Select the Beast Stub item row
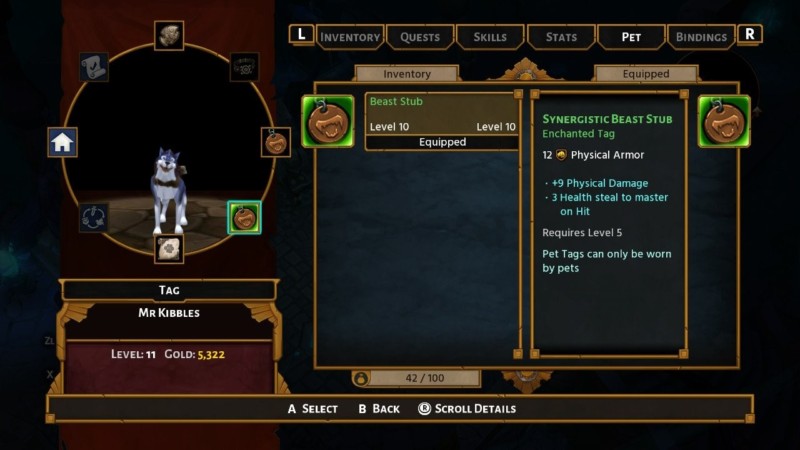This screenshot has width=800, height=450. [x=442, y=121]
